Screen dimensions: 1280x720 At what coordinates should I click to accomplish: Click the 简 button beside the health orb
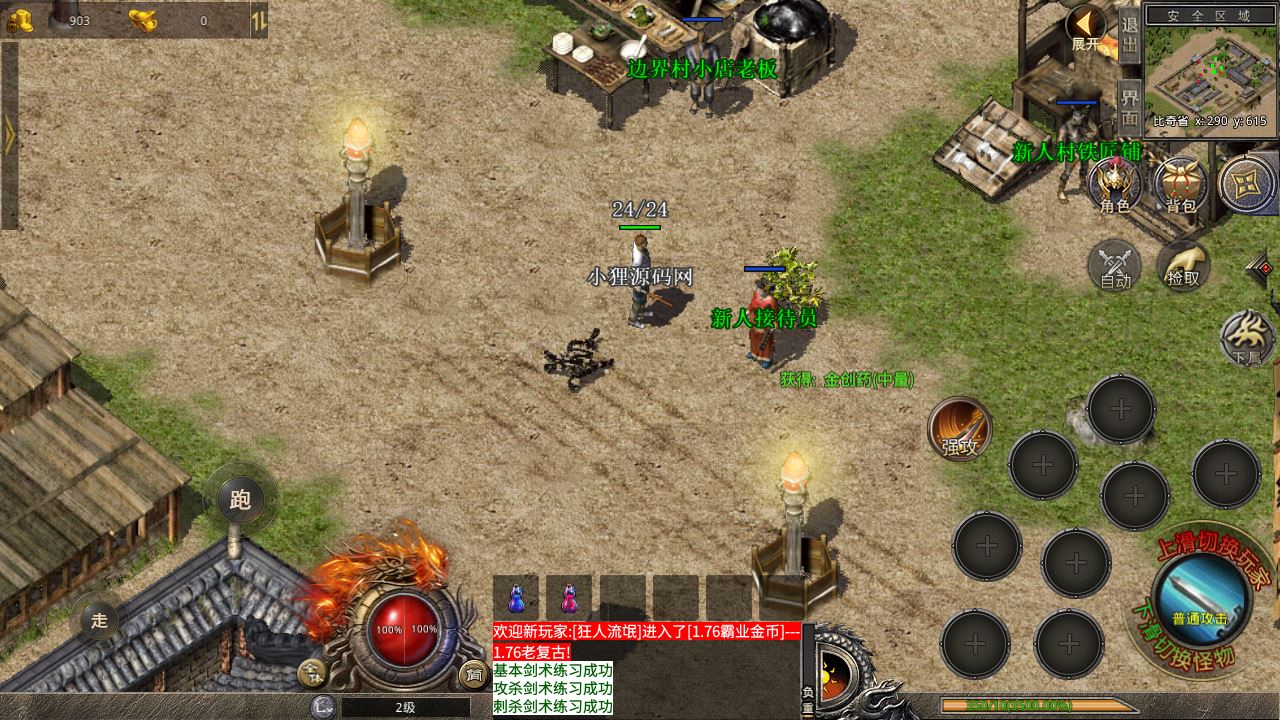pyautogui.click(x=471, y=673)
